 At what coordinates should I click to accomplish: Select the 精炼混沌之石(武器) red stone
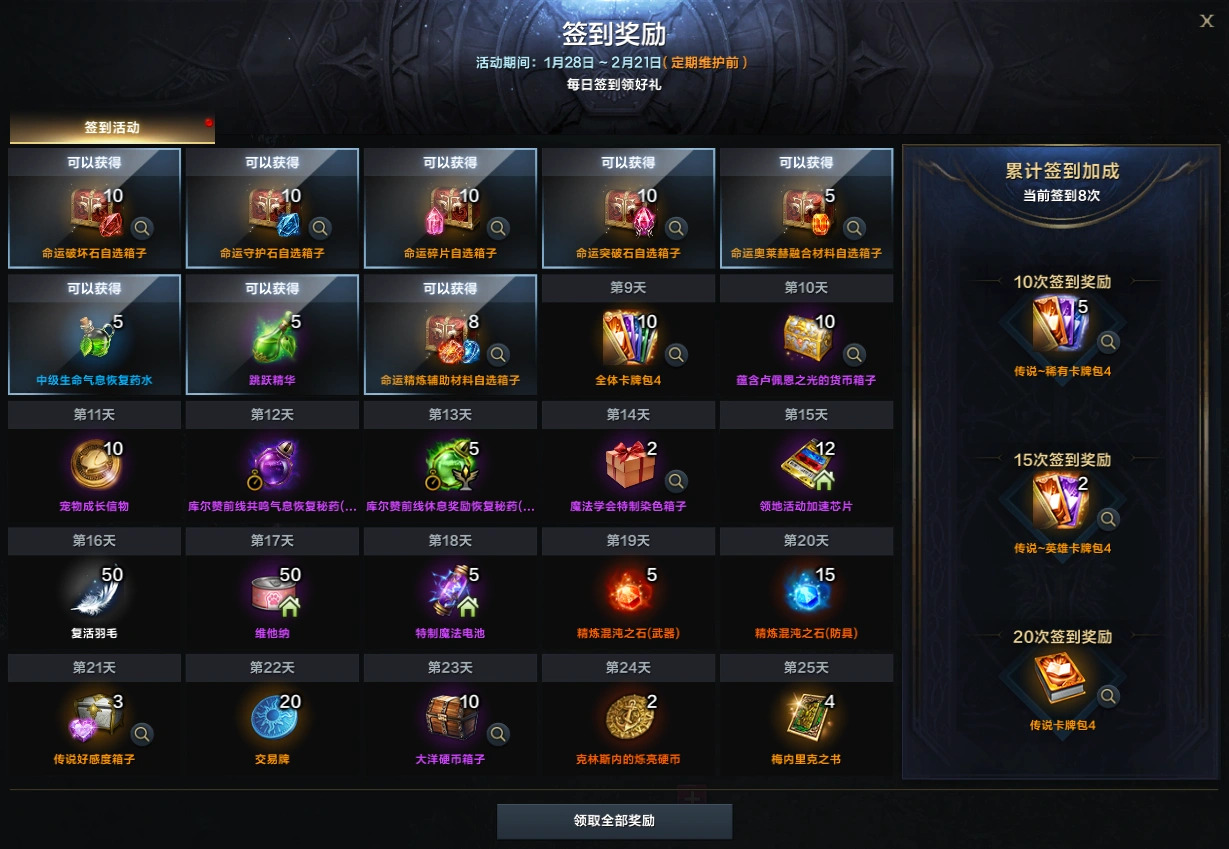[628, 590]
